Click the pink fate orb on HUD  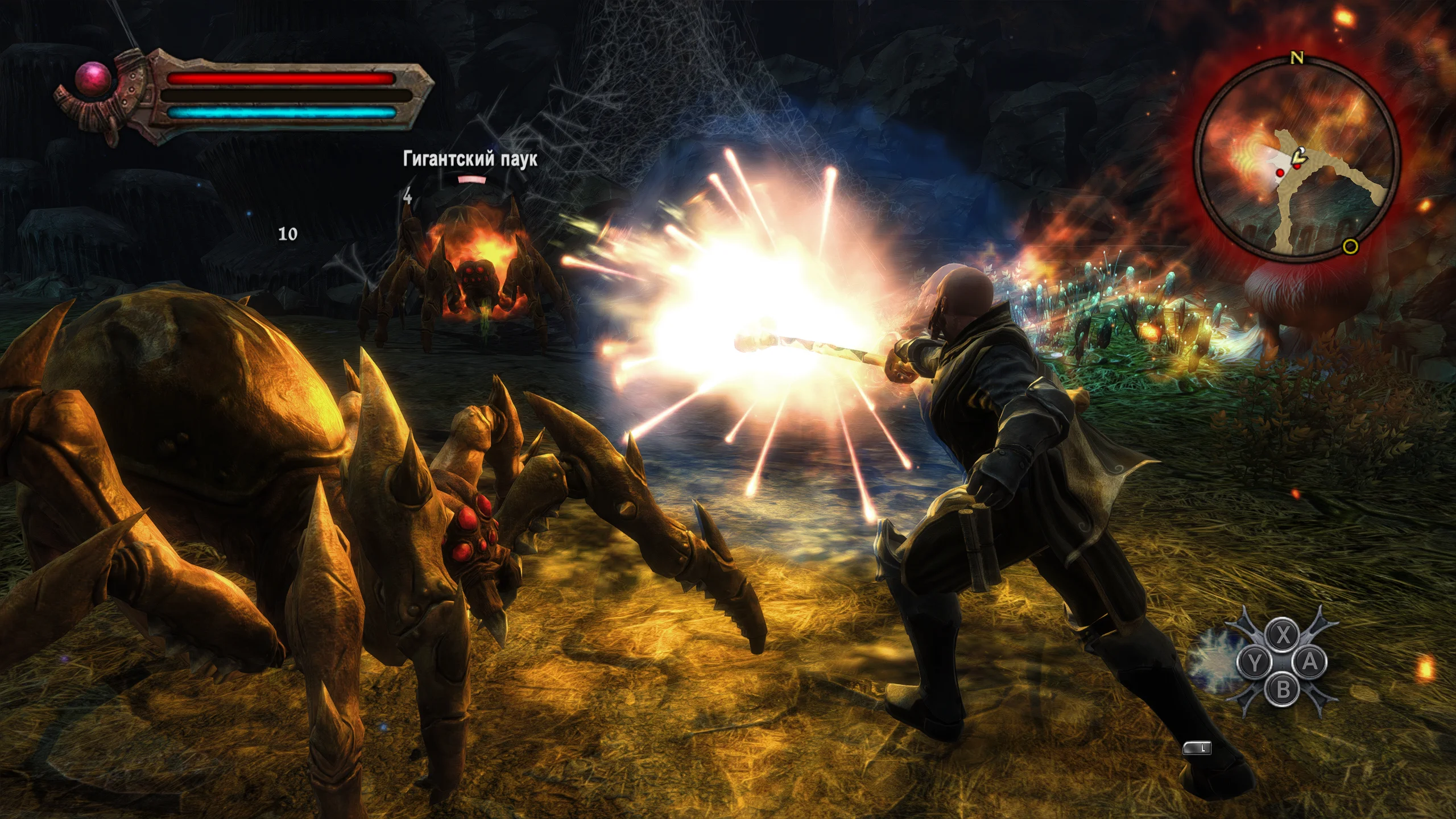[93, 78]
